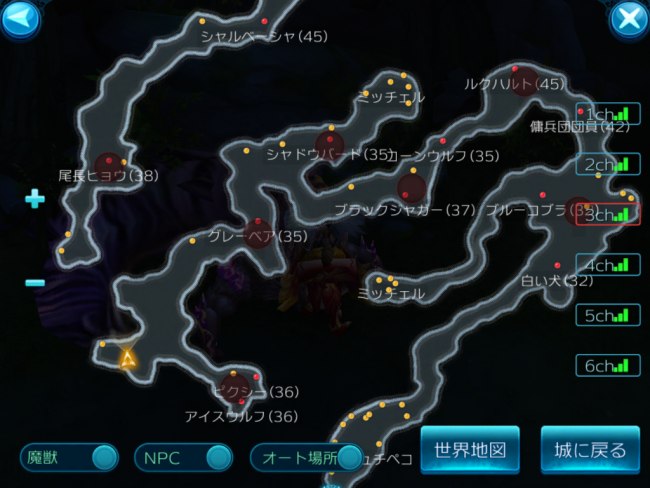Select the highlighted 3ch channel

(x=608, y=215)
